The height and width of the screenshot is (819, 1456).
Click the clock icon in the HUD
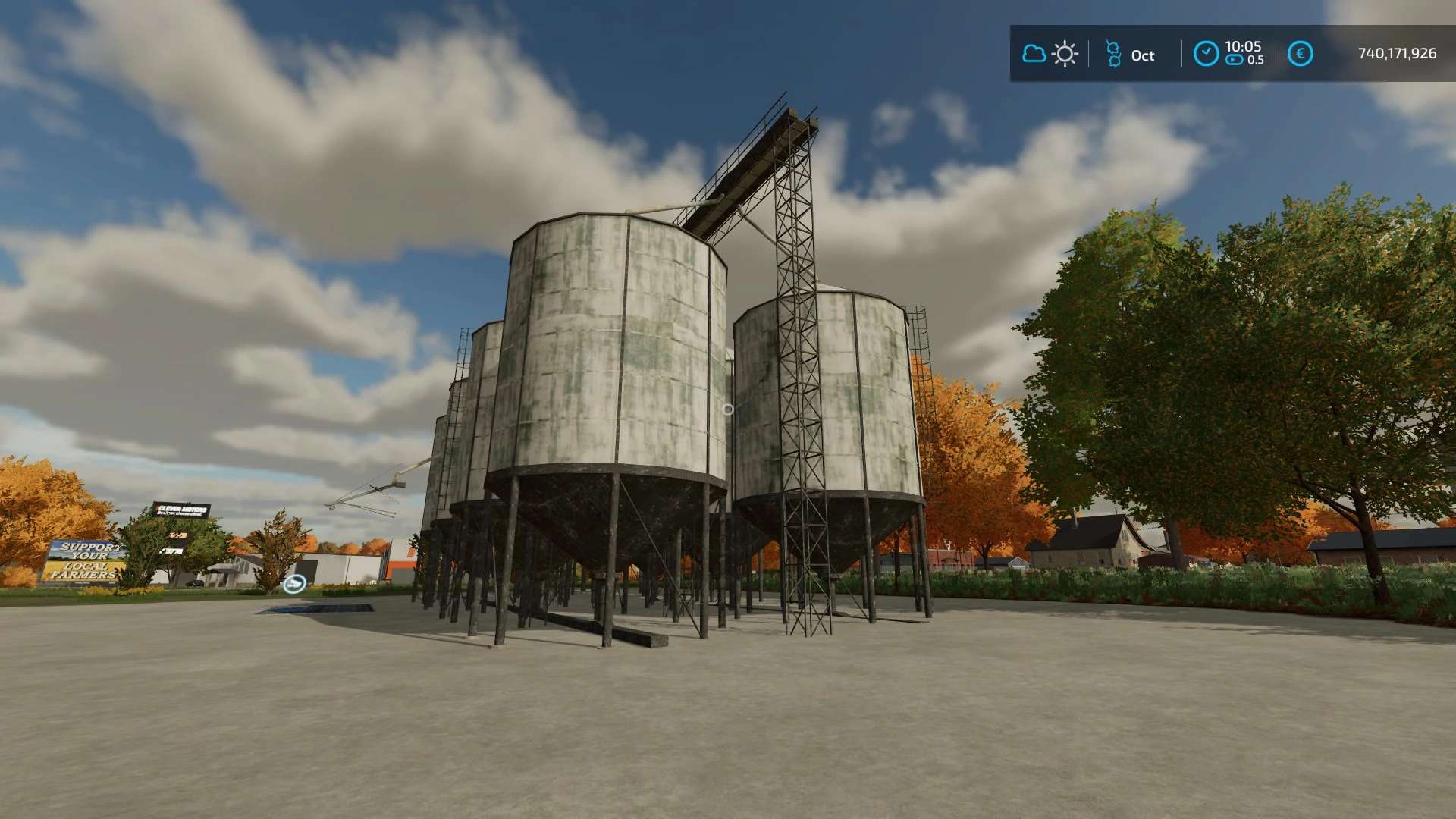[1206, 54]
